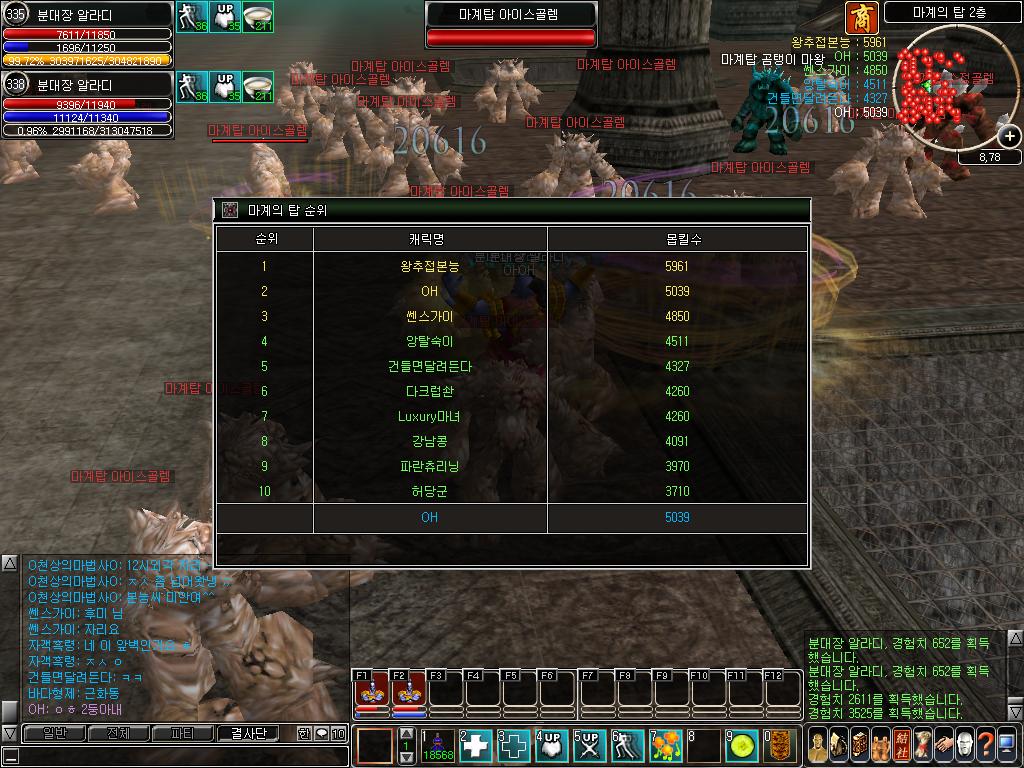Zoom the minimap with the plus button
Screen dimensions: 1024x768
pyautogui.click(x=1009, y=137)
